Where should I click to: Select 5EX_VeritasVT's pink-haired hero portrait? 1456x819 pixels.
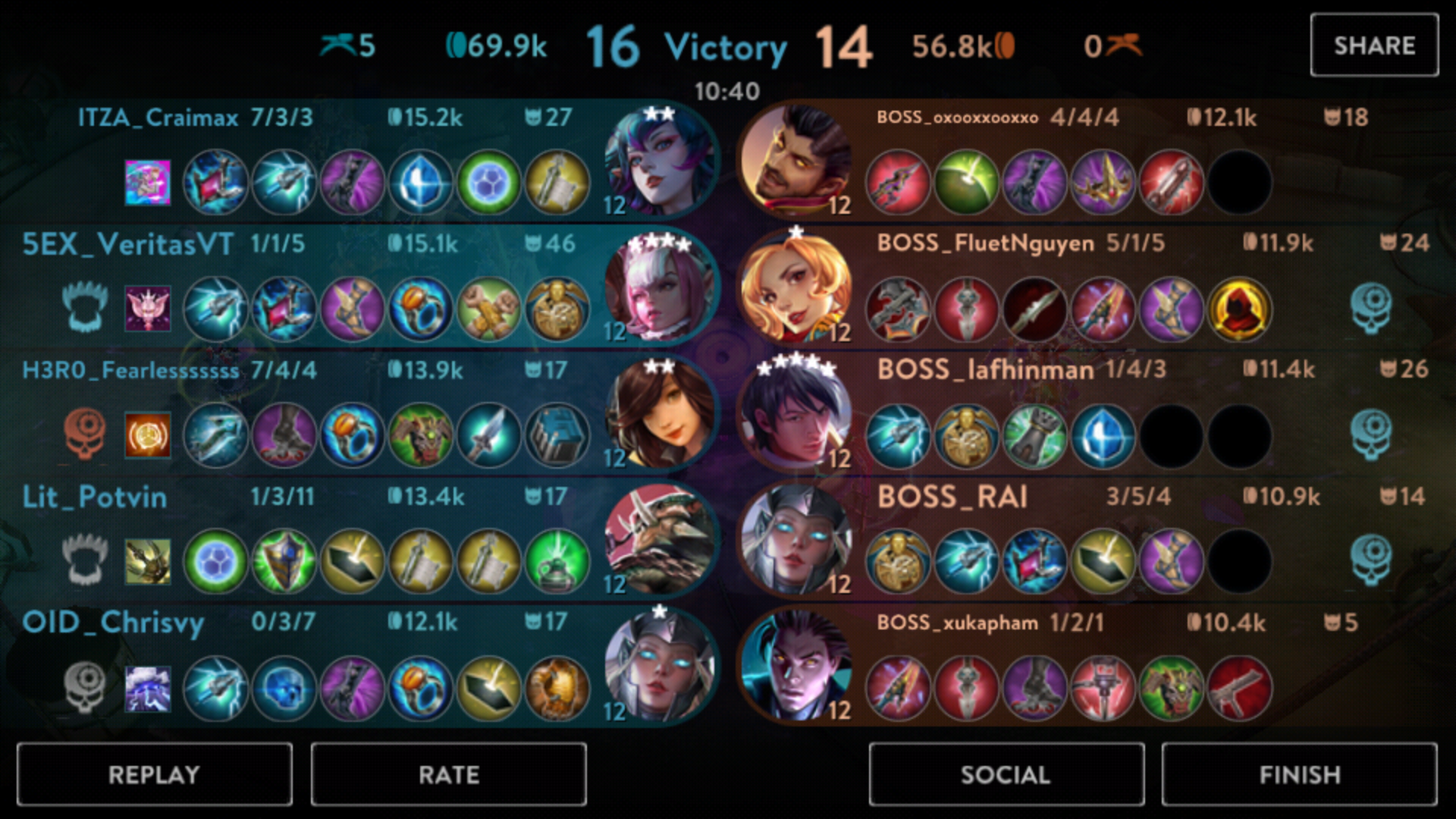[660, 288]
